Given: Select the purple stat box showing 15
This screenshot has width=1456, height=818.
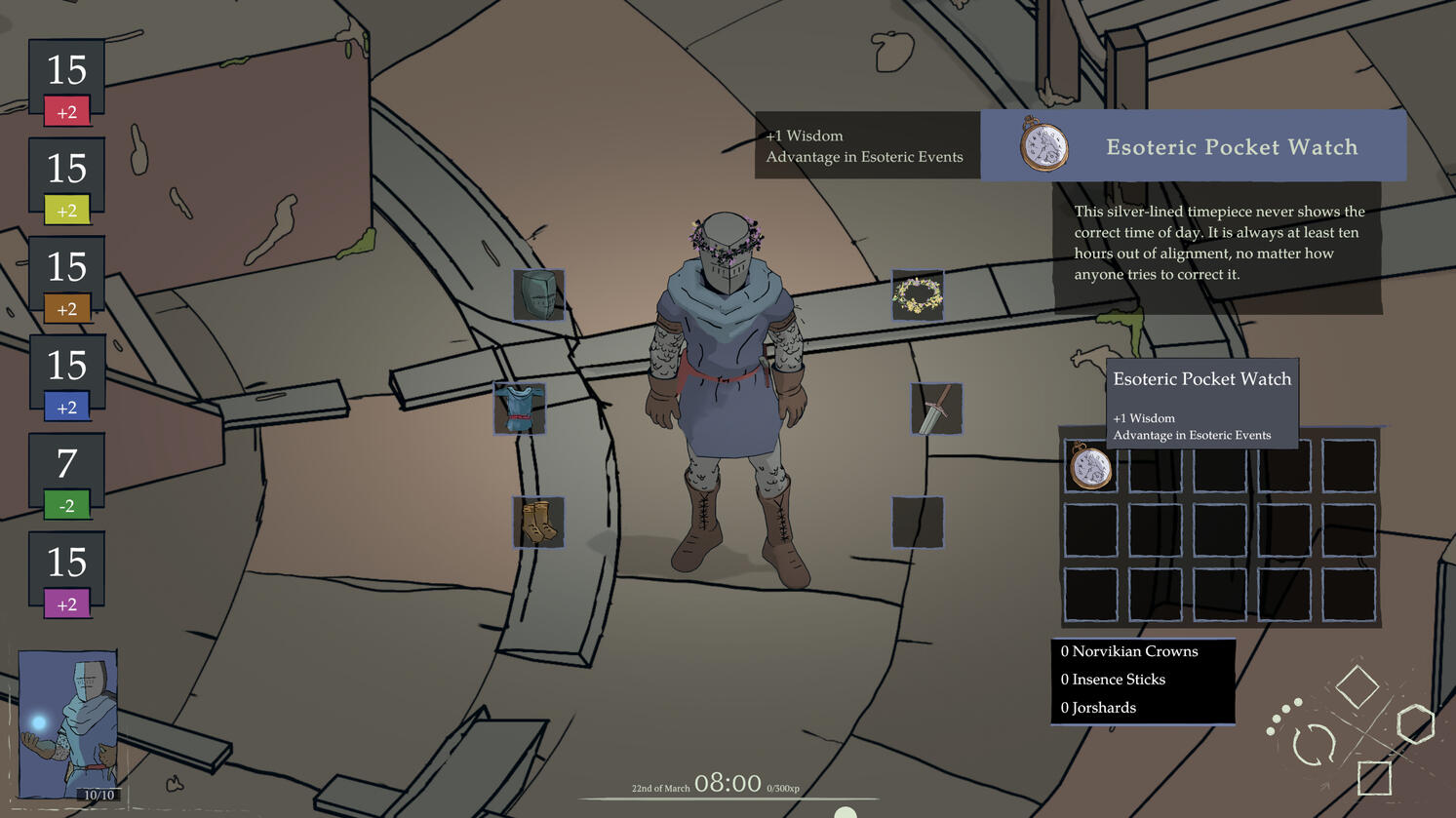Looking at the screenshot, I should pos(66,576).
